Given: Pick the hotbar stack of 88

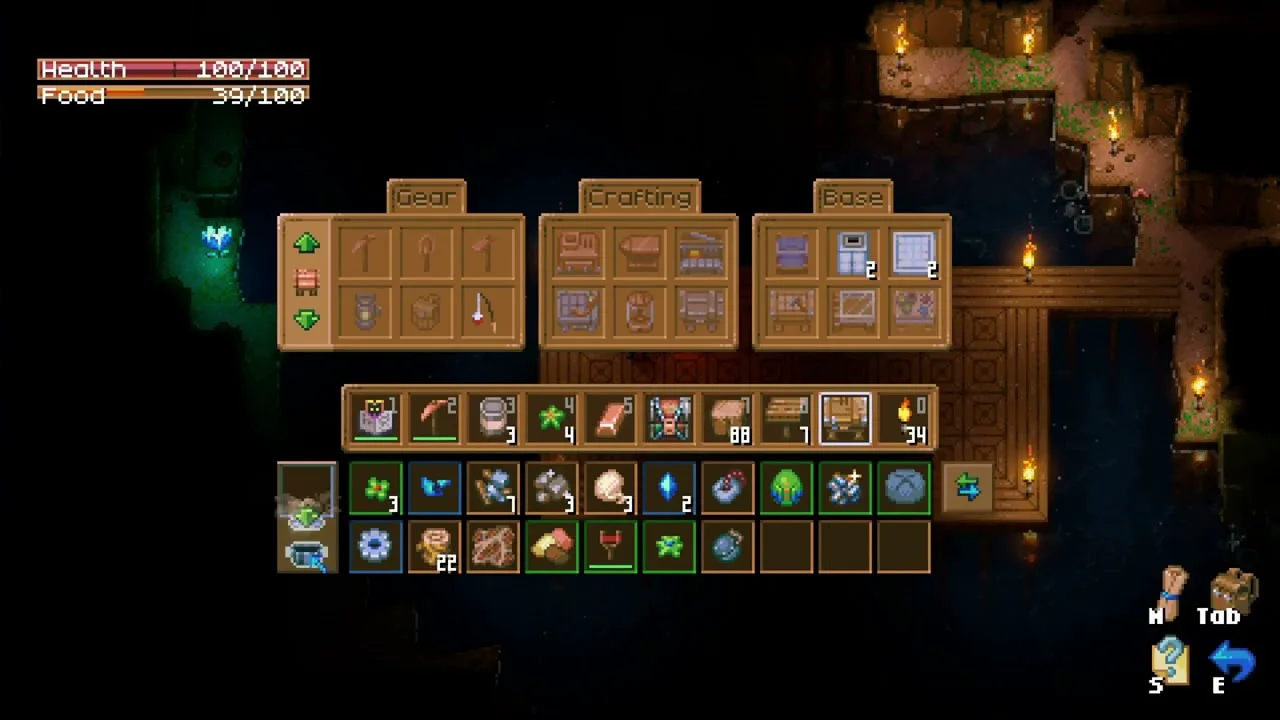Looking at the screenshot, I should 728,418.
